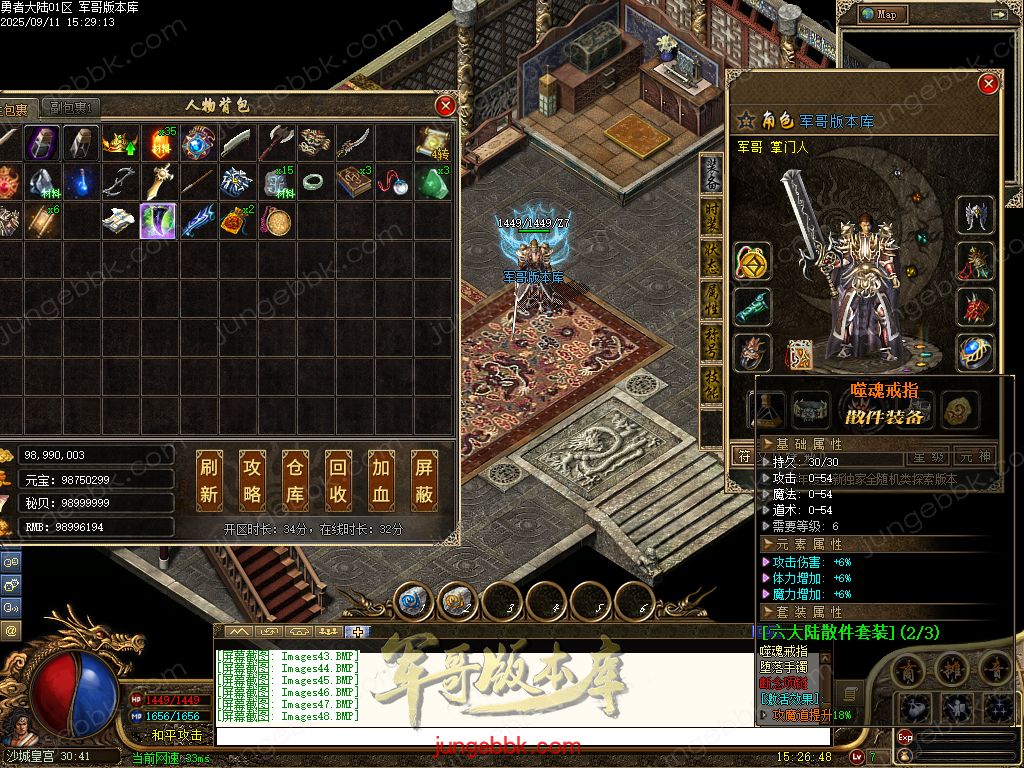Activate the first hotbar skill orb
Image resolution: width=1024 pixels, height=768 pixels.
[412, 602]
